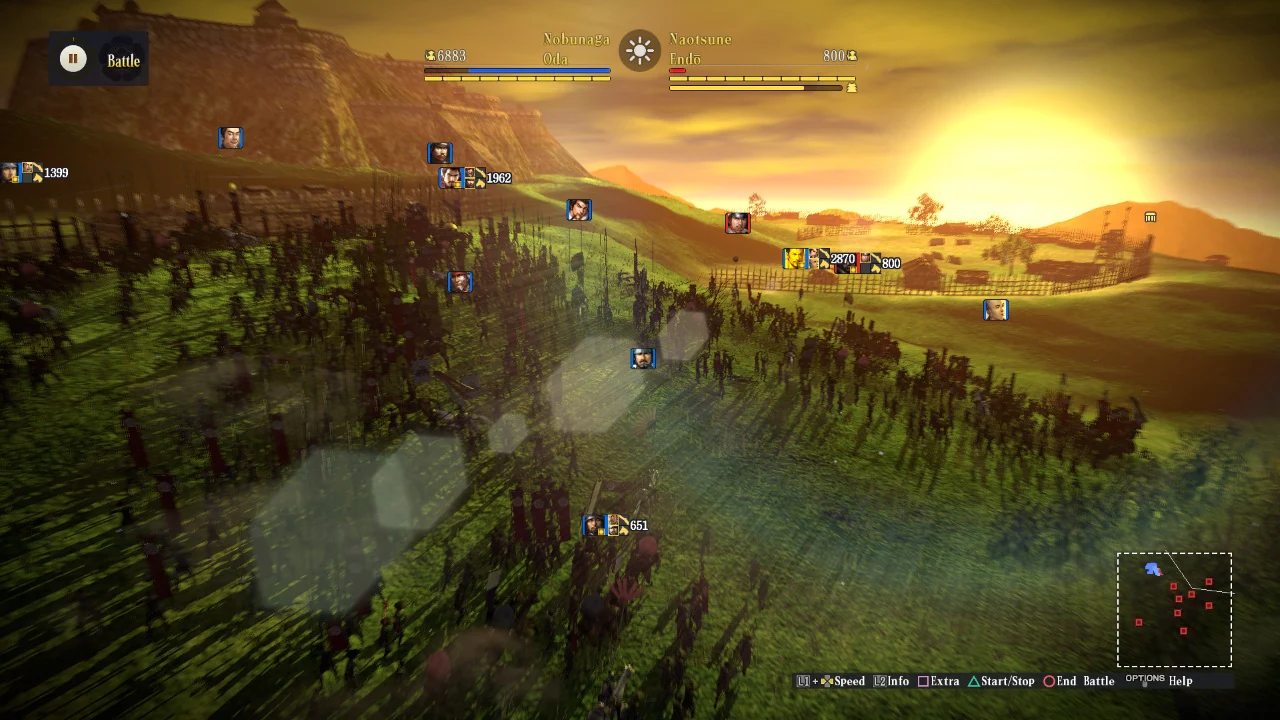Select the lone unit portrait in the valley center
Screen dimensions: 1280x720
pos(643,358)
